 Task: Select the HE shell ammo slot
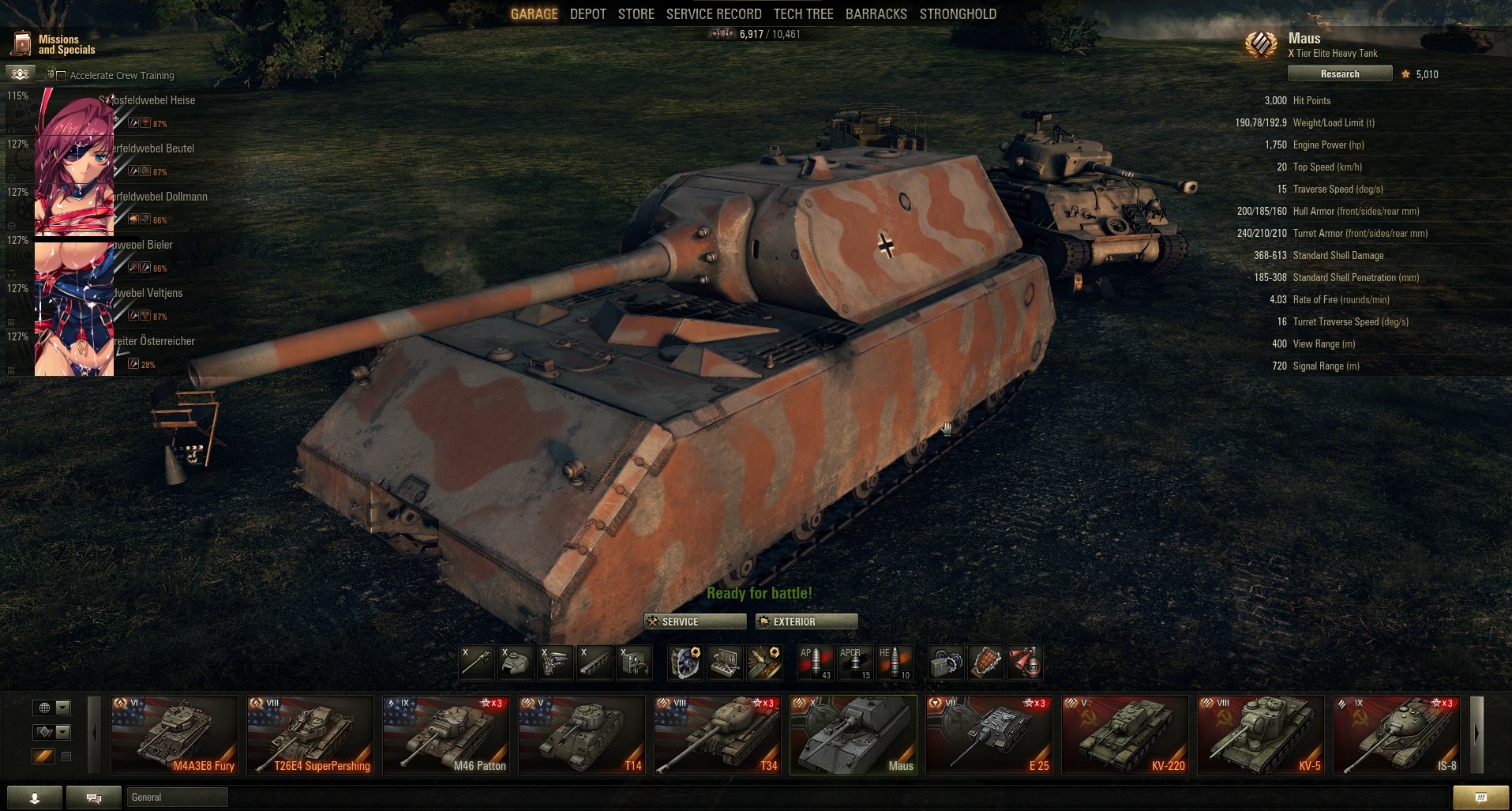point(894,663)
